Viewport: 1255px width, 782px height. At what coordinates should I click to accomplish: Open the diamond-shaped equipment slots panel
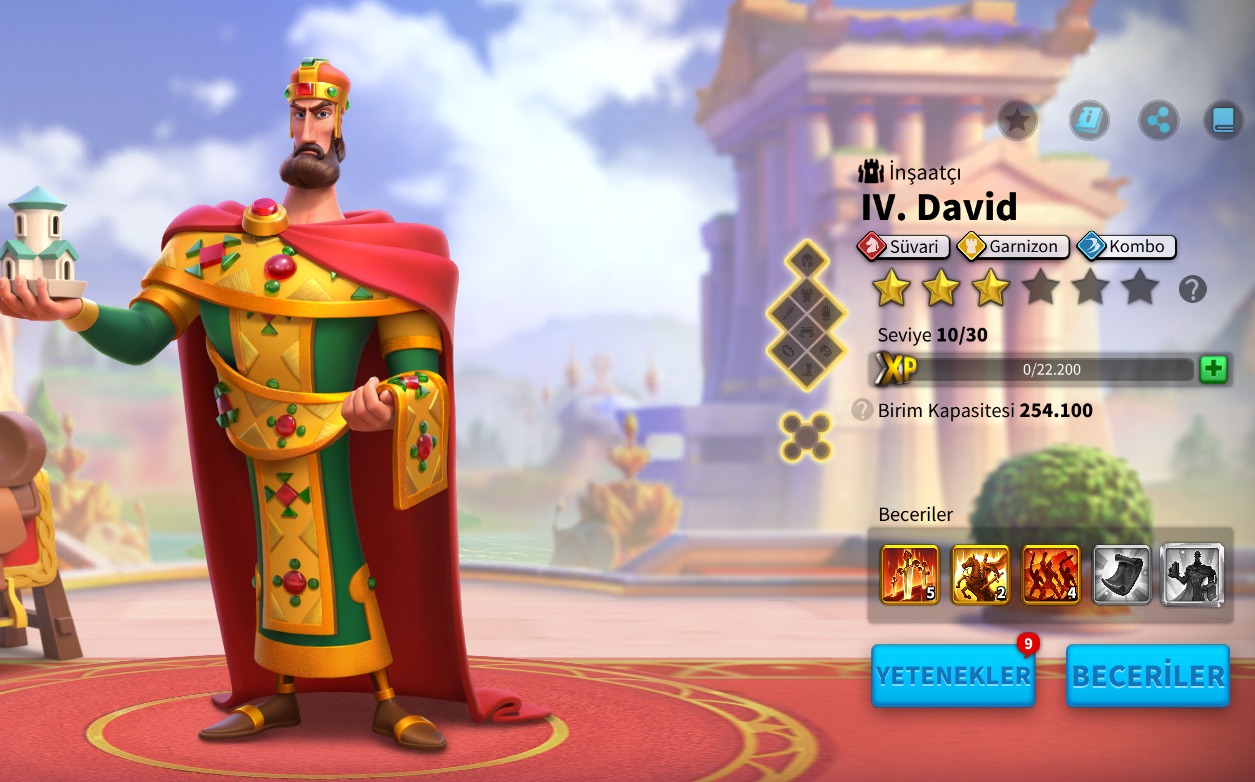[806, 315]
